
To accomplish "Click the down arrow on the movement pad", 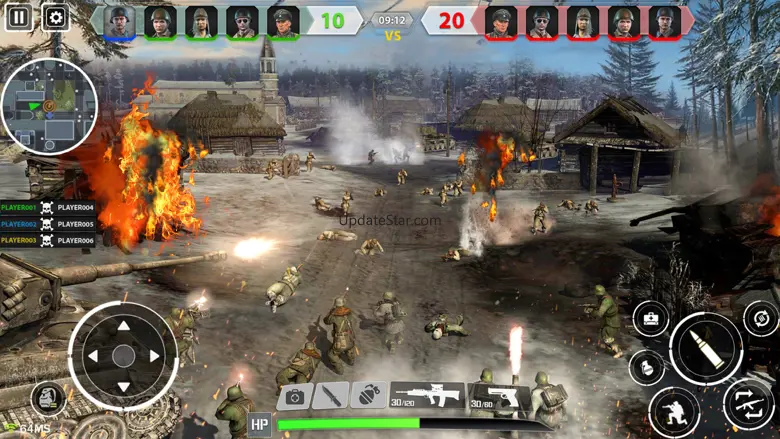I will point(123,386).
